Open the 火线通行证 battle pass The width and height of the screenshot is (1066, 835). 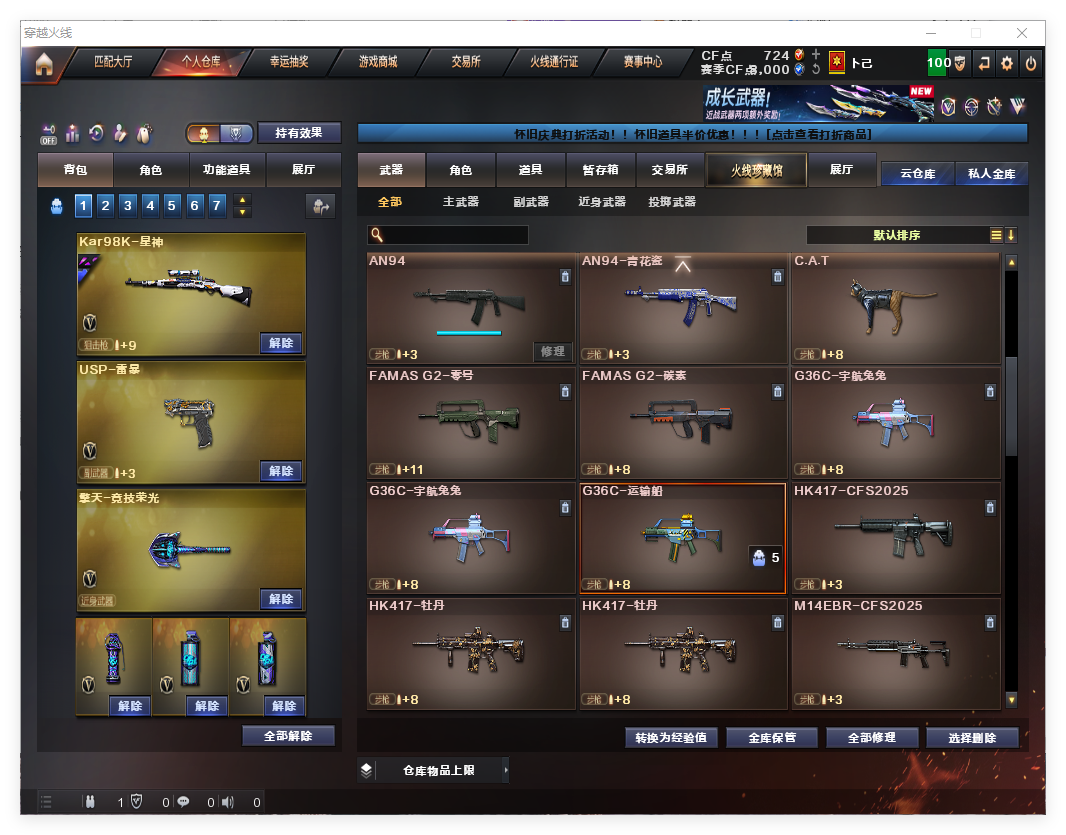pos(553,62)
